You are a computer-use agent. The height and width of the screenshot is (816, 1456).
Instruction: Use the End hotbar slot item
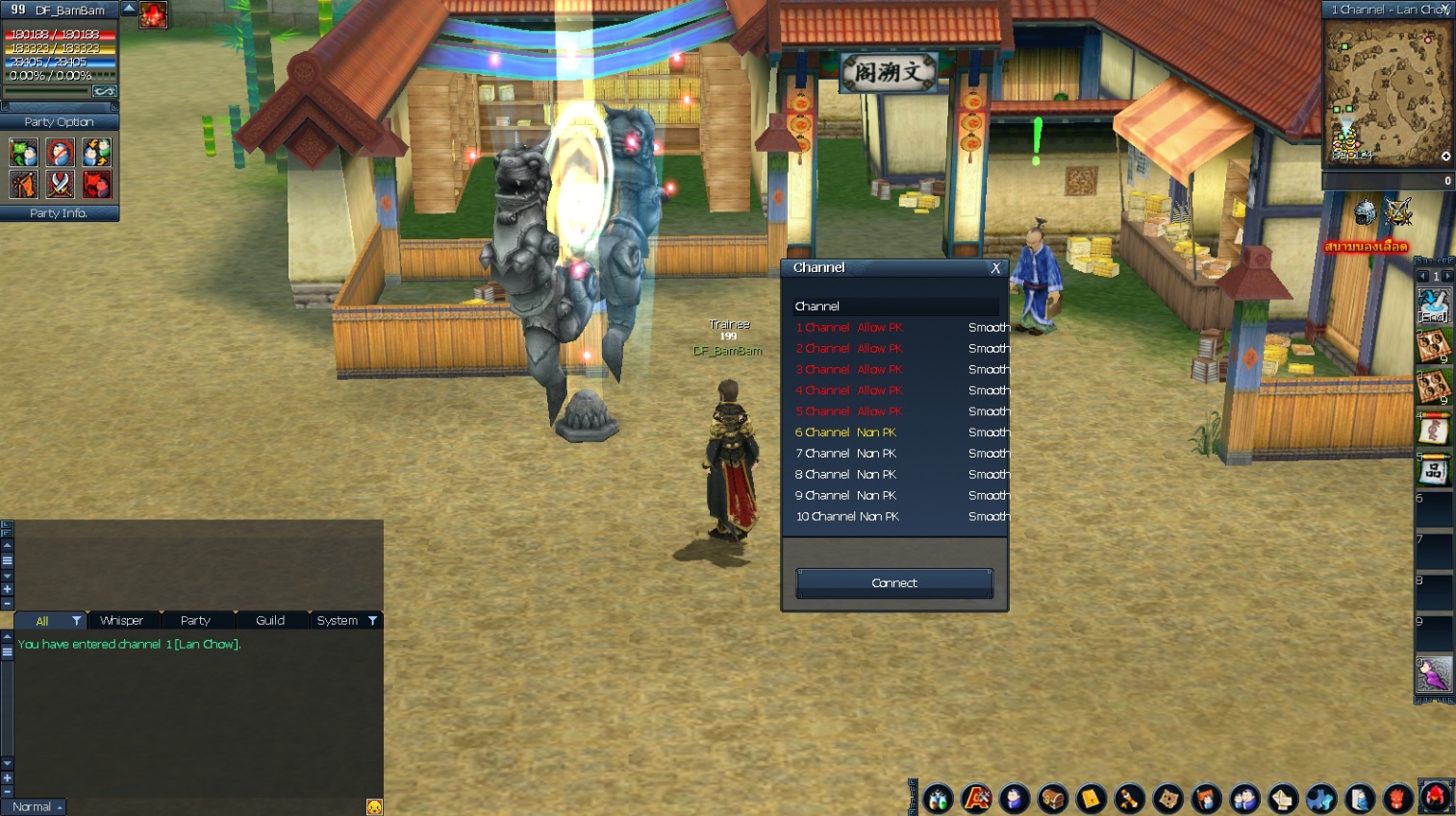tap(1433, 307)
